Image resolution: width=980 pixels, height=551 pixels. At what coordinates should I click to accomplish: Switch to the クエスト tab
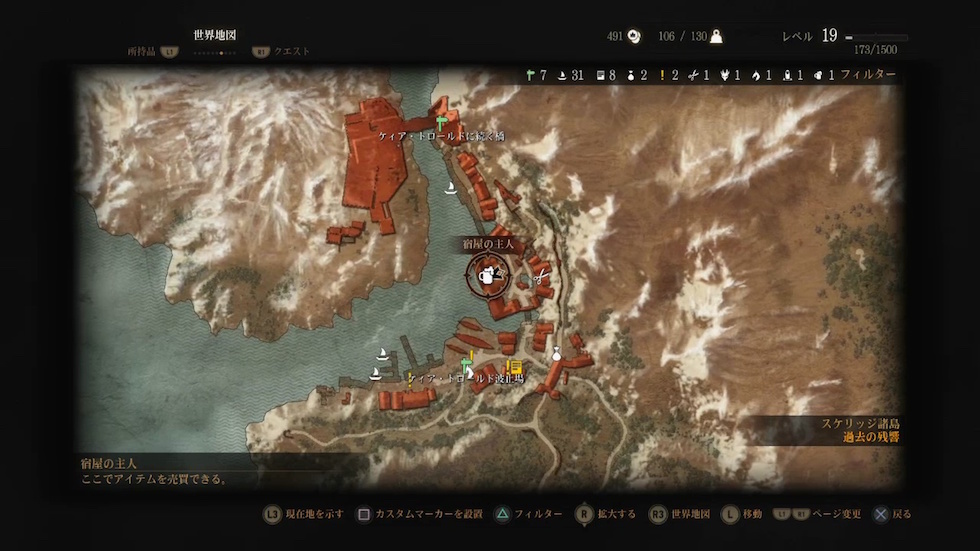pos(292,51)
